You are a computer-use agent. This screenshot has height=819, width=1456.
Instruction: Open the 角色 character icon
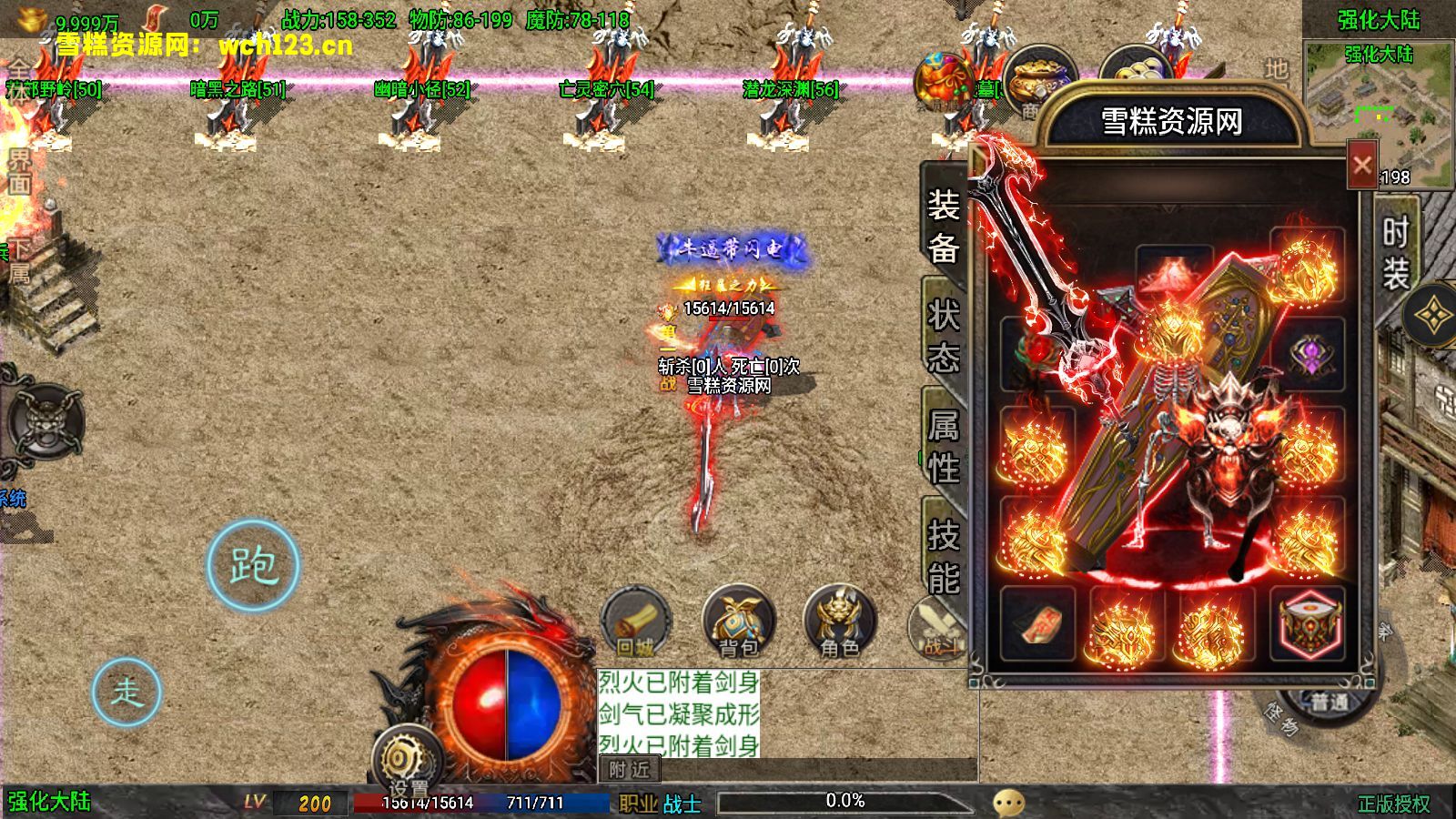click(839, 623)
